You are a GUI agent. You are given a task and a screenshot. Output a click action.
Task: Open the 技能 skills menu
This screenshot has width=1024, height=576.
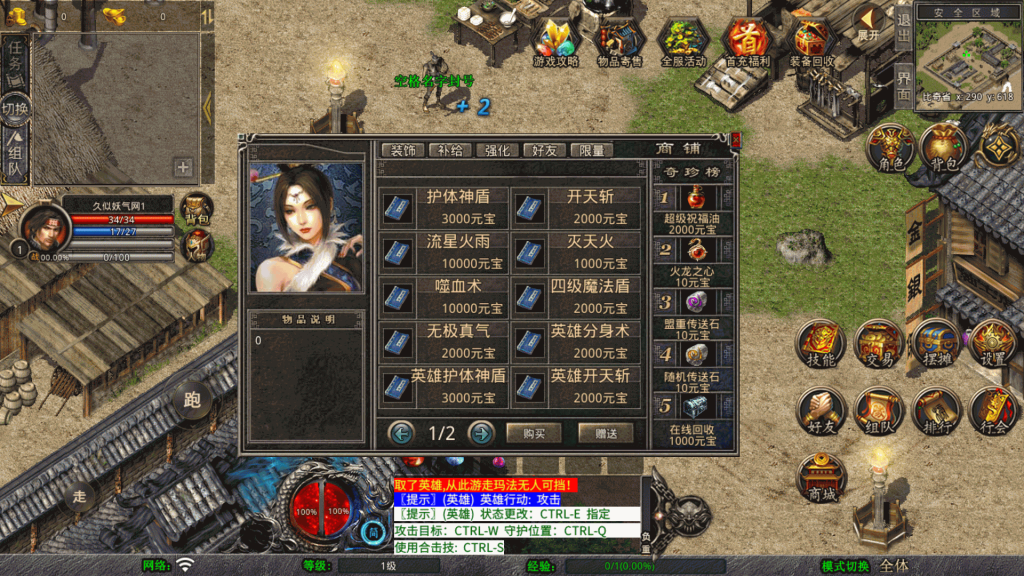click(821, 344)
